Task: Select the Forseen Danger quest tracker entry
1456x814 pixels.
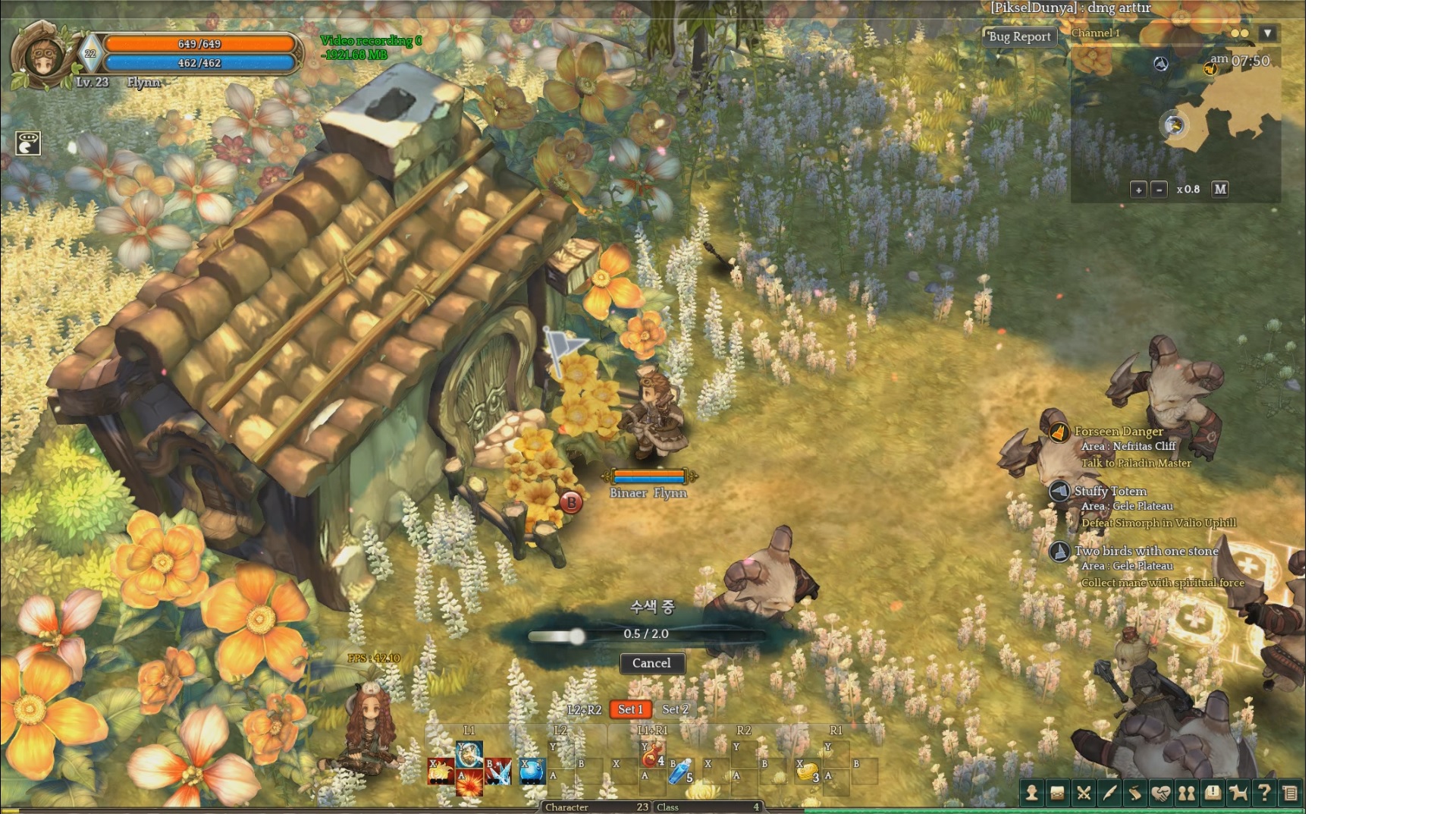Action: [x=1119, y=432]
